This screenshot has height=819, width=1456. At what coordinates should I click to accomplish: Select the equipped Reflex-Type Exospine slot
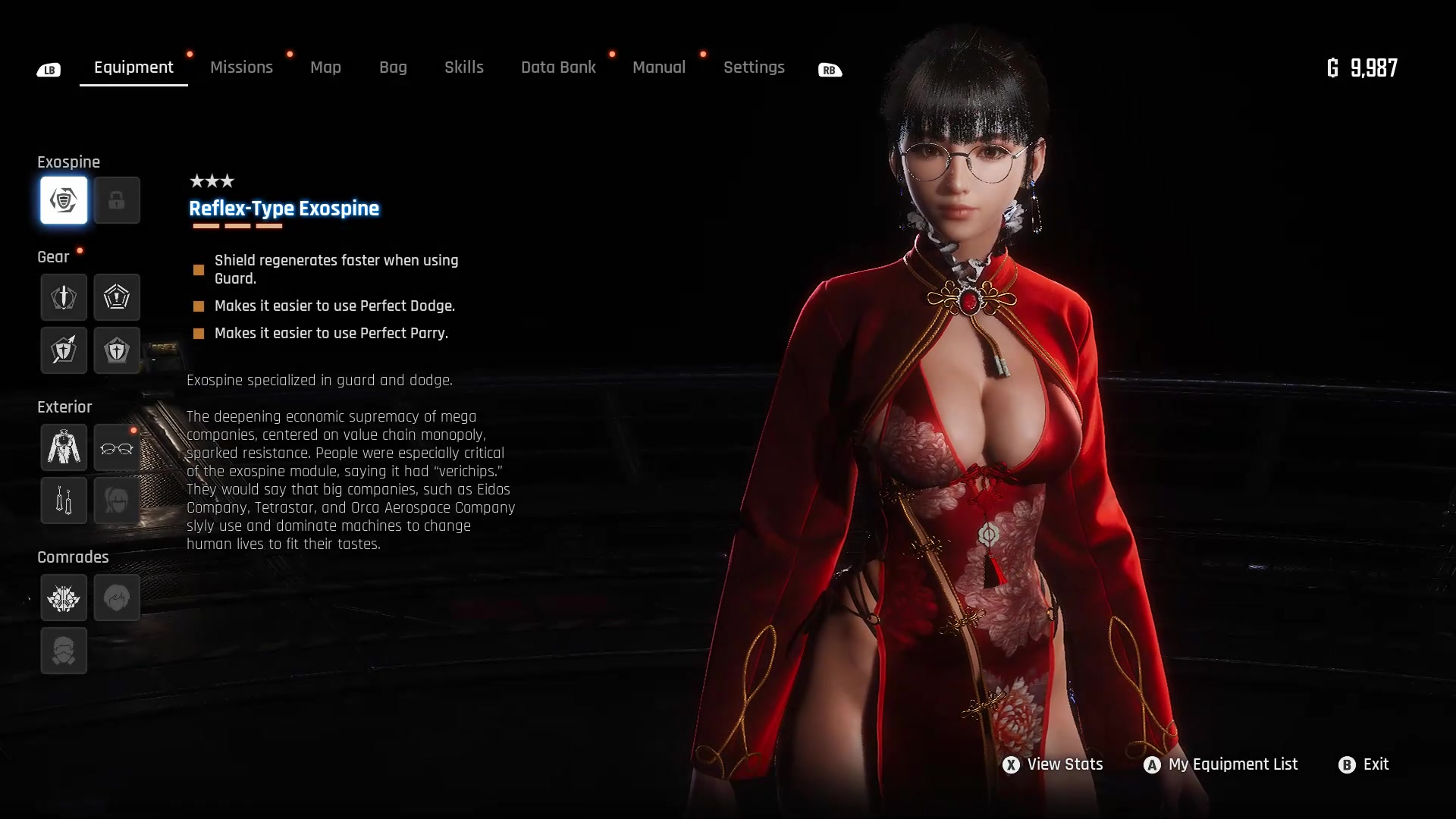[64, 200]
